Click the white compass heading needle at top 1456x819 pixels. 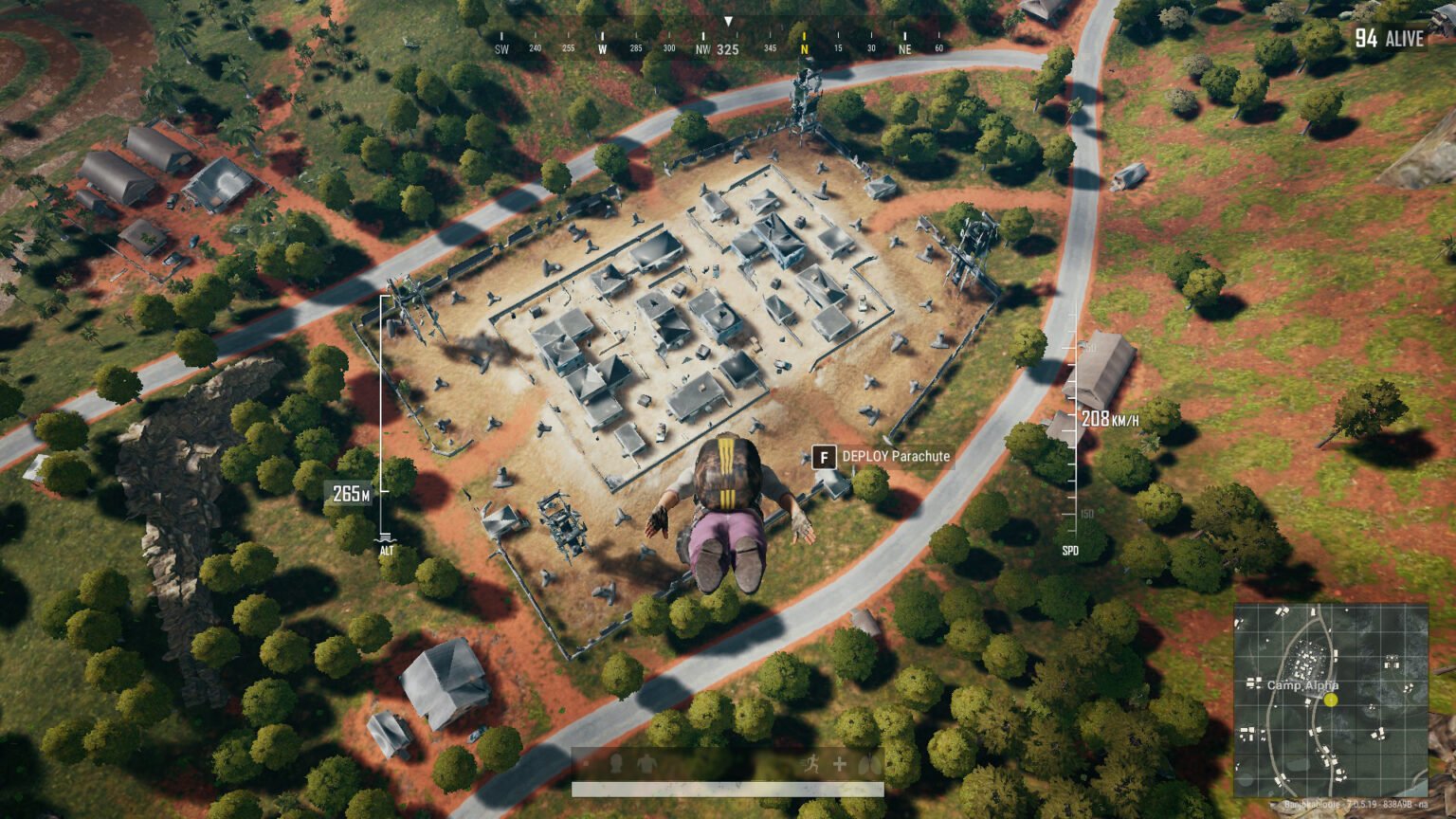[x=729, y=19]
